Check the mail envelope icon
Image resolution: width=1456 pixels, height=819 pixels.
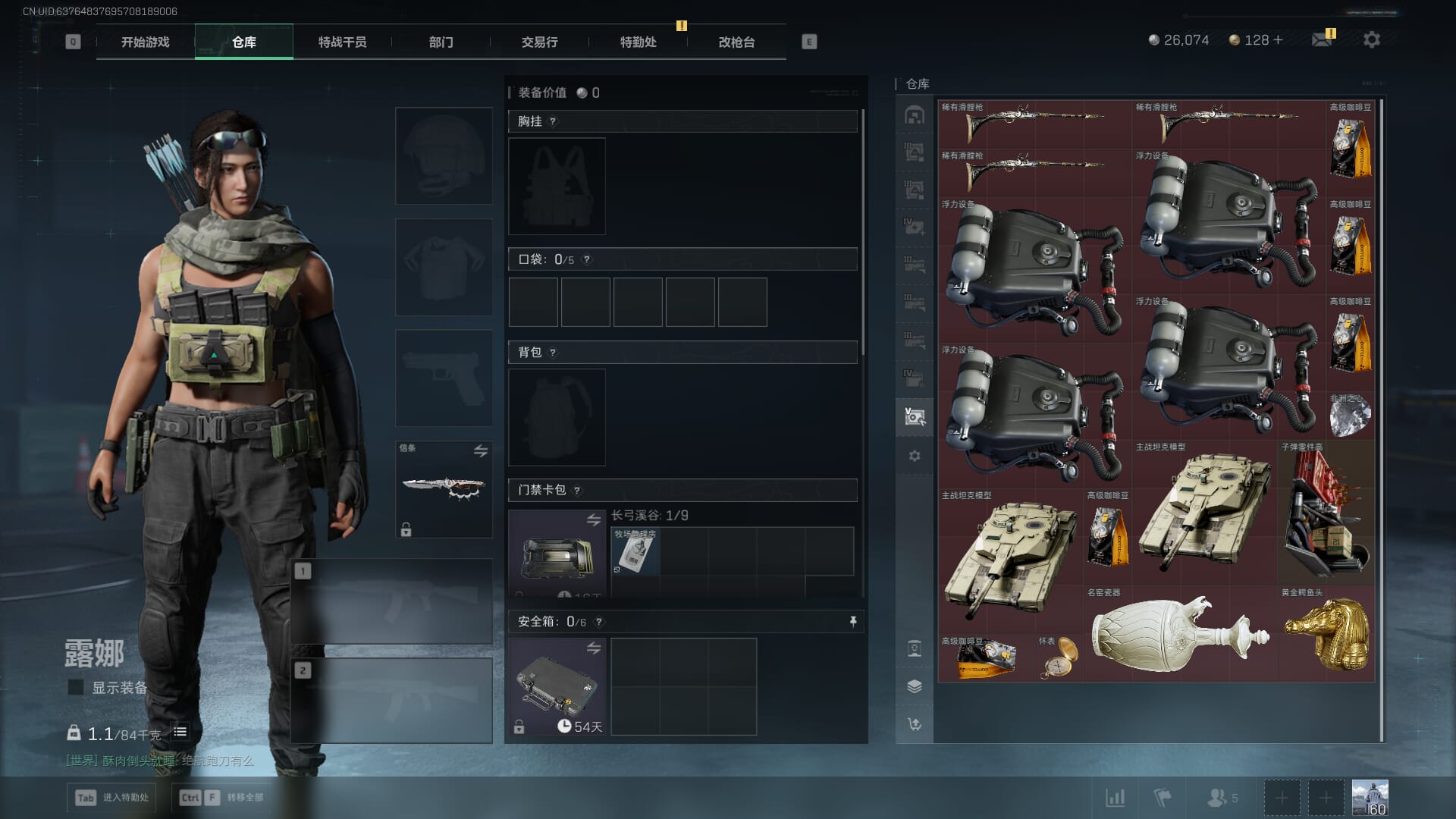pyautogui.click(x=1322, y=39)
